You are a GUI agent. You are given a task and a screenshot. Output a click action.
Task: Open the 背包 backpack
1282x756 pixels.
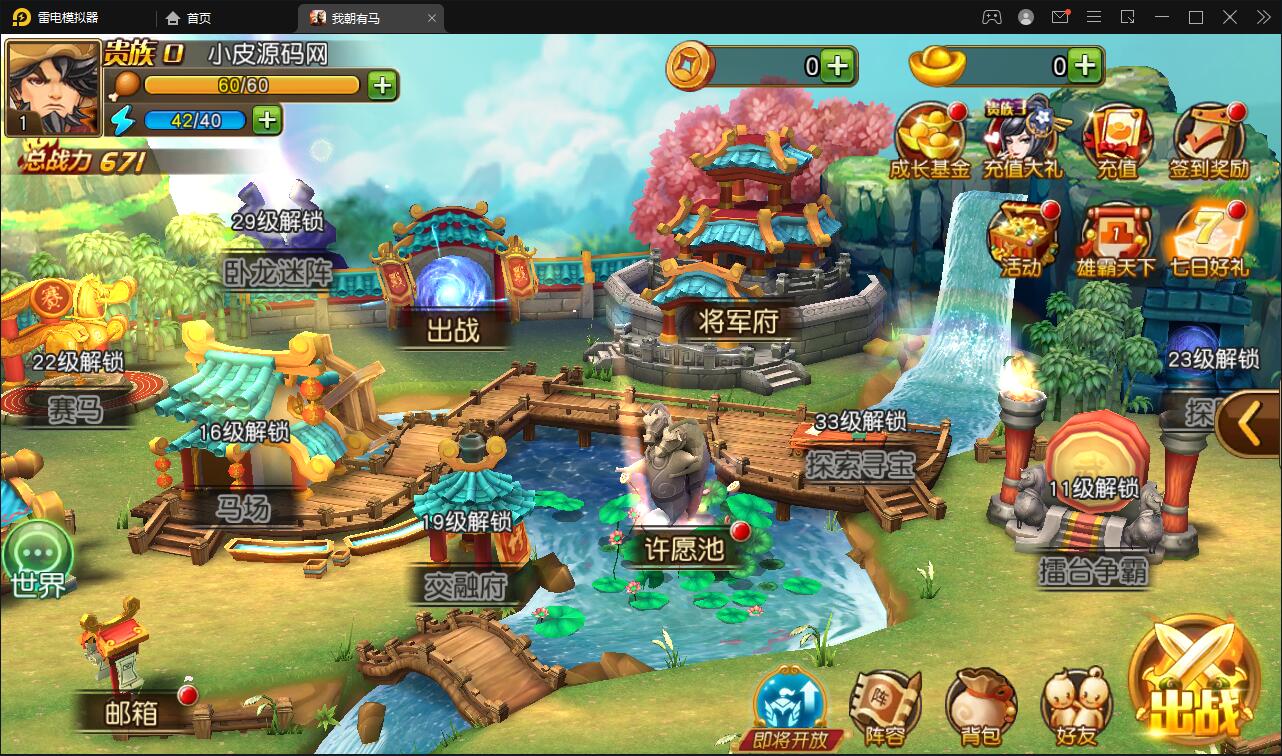980,705
